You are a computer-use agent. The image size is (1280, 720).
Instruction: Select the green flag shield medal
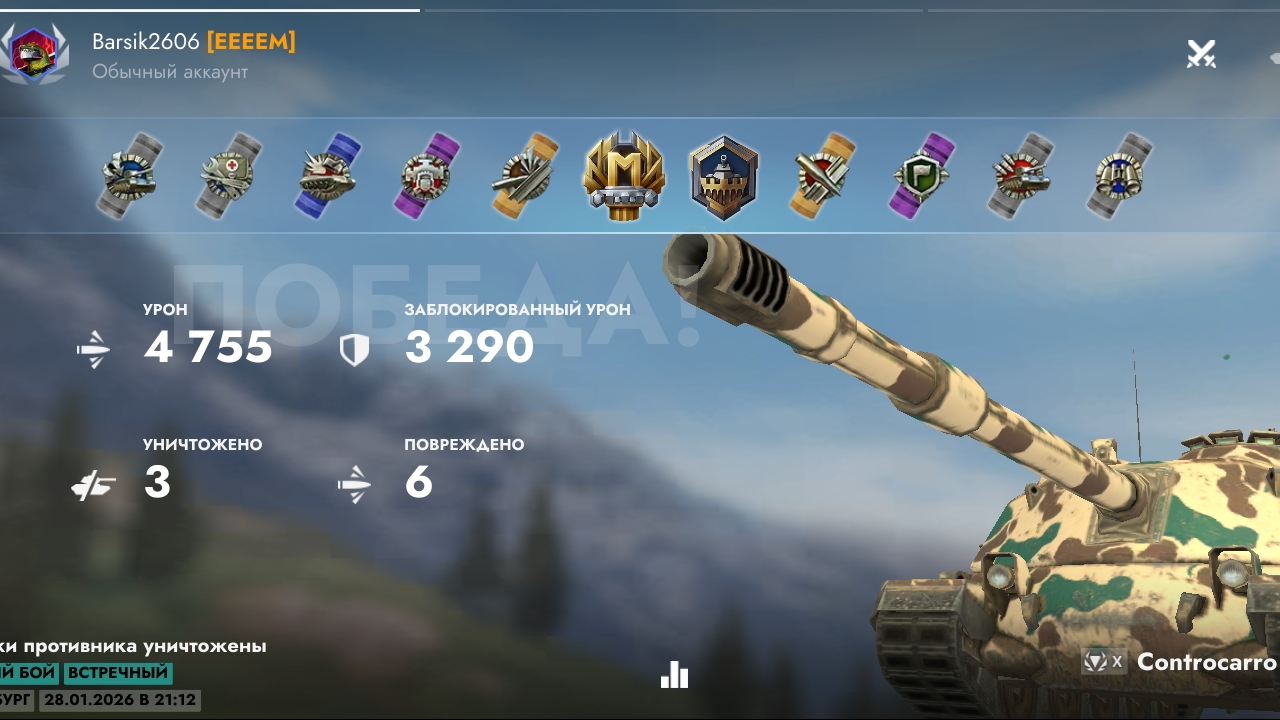pyautogui.click(x=922, y=176)
